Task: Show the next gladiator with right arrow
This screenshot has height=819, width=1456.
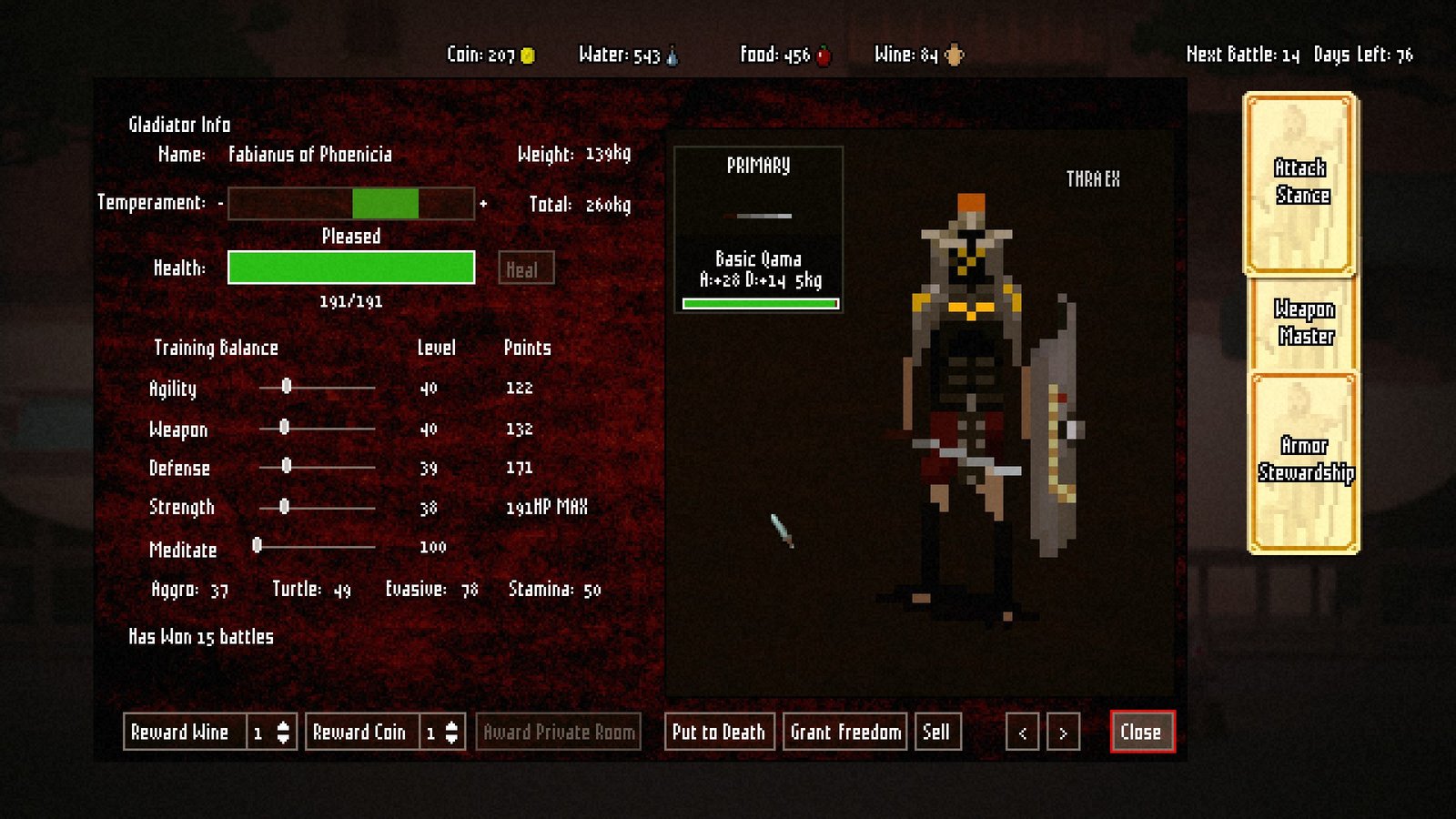Action: 1063,733
